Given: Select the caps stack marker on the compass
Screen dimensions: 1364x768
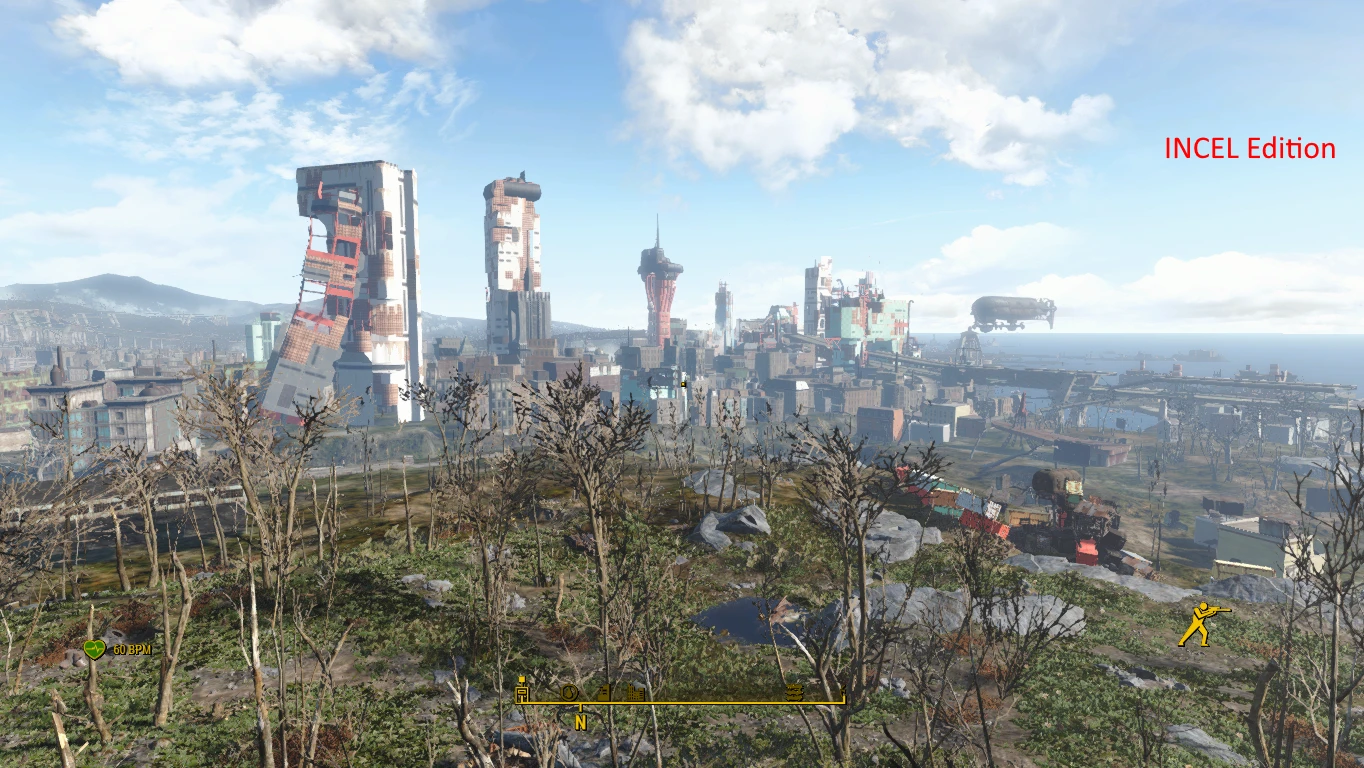Looking at the screenshot, I should click(795, 693).
